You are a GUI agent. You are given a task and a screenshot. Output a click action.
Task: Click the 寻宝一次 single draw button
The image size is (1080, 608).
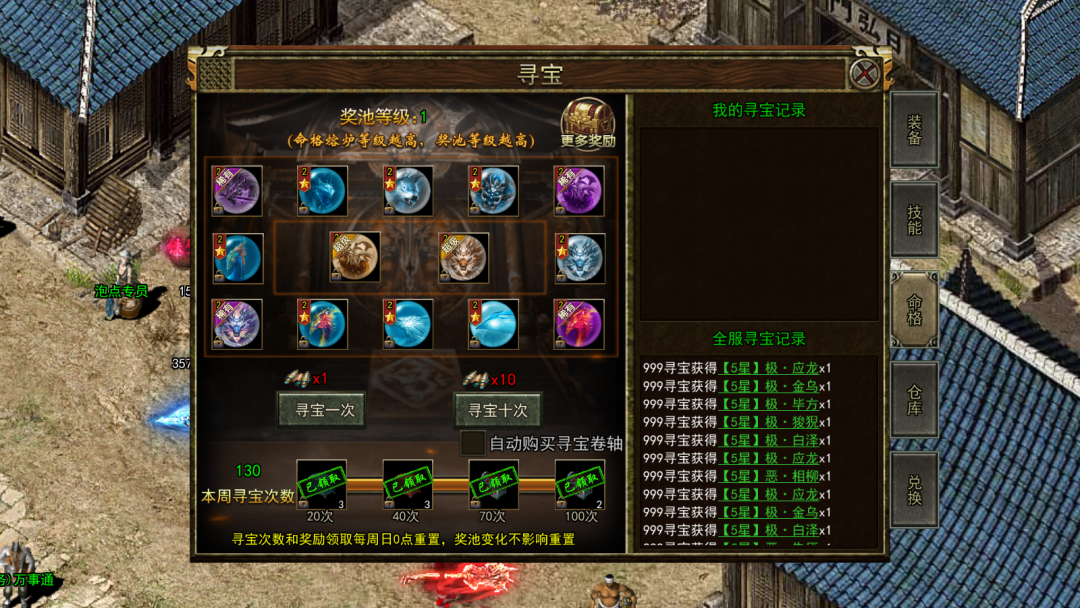(x=322, y=410)
